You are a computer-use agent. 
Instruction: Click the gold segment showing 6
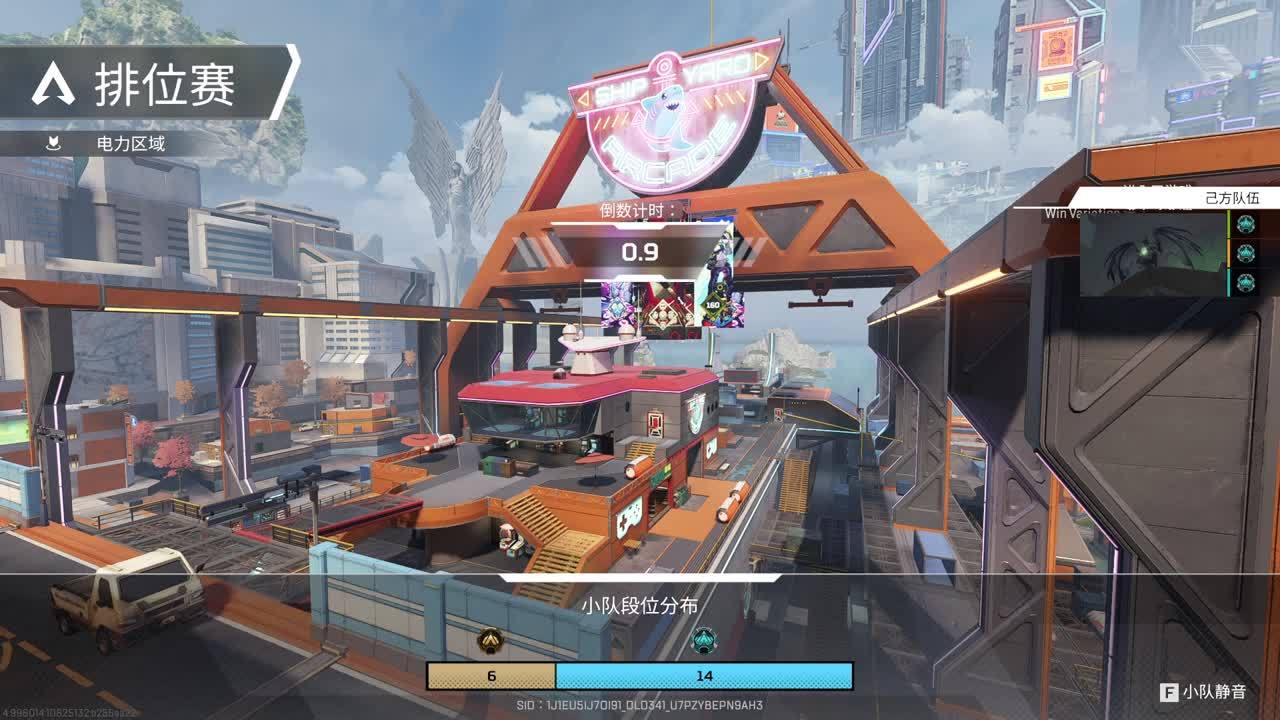[491, 676]
